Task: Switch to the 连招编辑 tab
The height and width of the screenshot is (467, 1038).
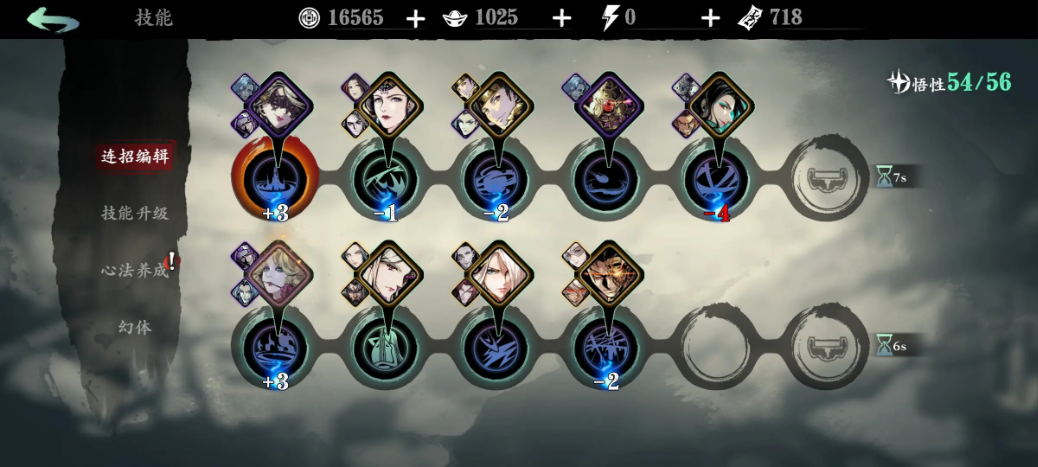Action: pos(135,156)
